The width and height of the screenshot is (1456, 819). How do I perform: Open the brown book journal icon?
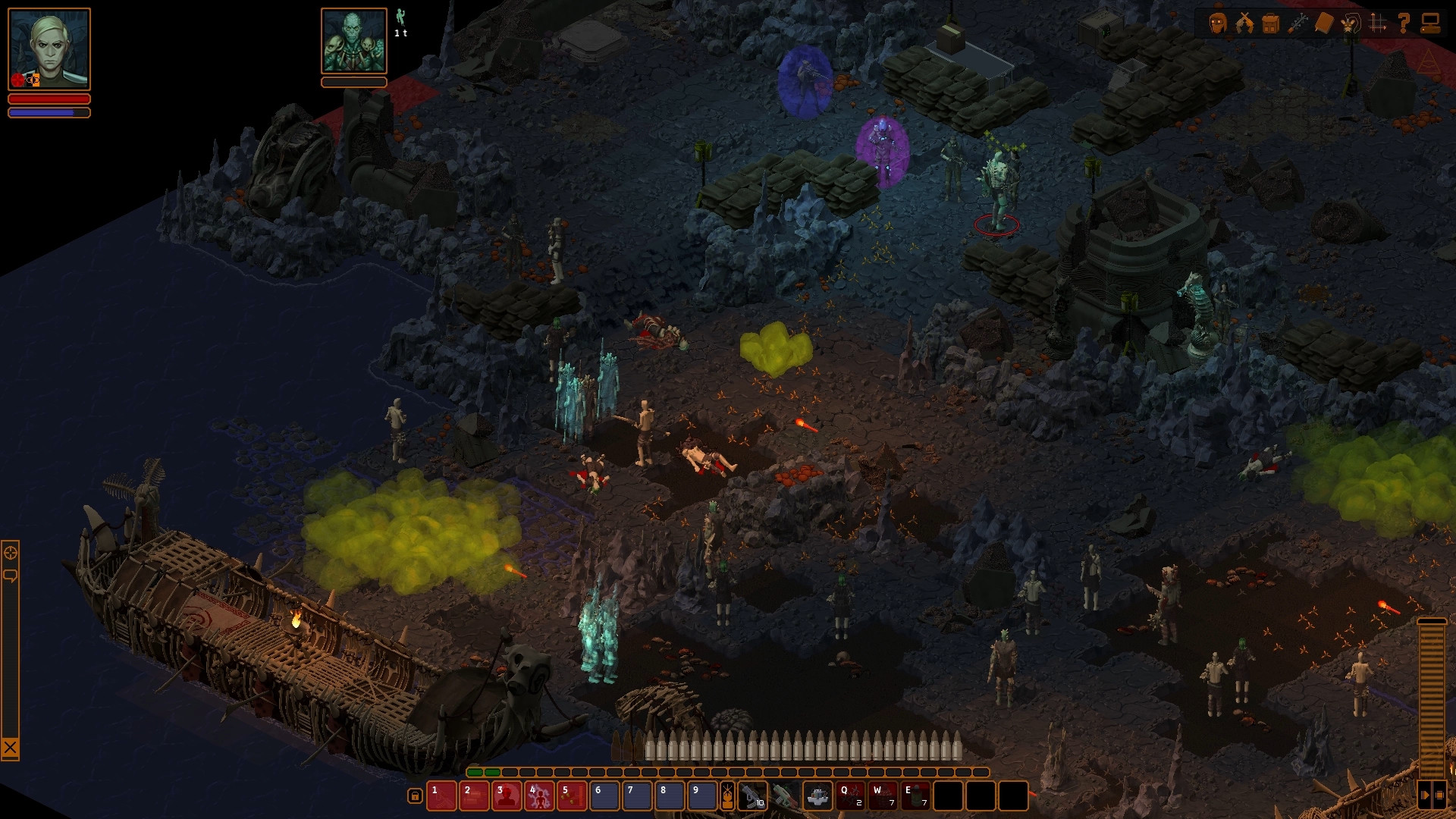pos(1324,23)
